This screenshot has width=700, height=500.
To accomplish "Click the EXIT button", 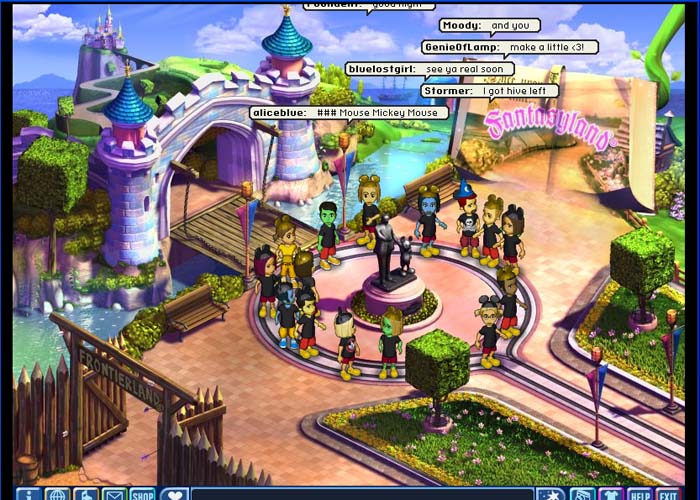I will click(x=668, y=494).
